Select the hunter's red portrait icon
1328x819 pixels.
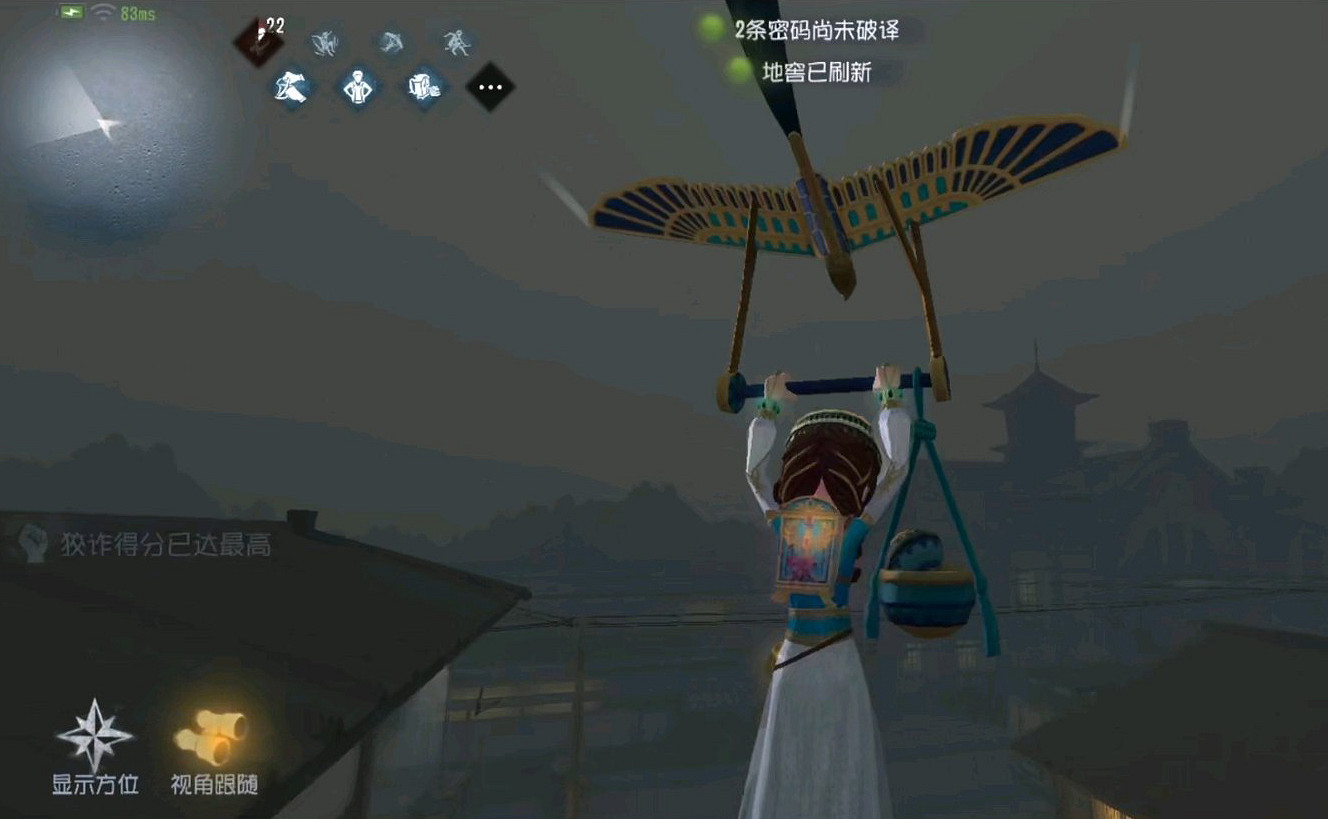[x=258, y=42]
